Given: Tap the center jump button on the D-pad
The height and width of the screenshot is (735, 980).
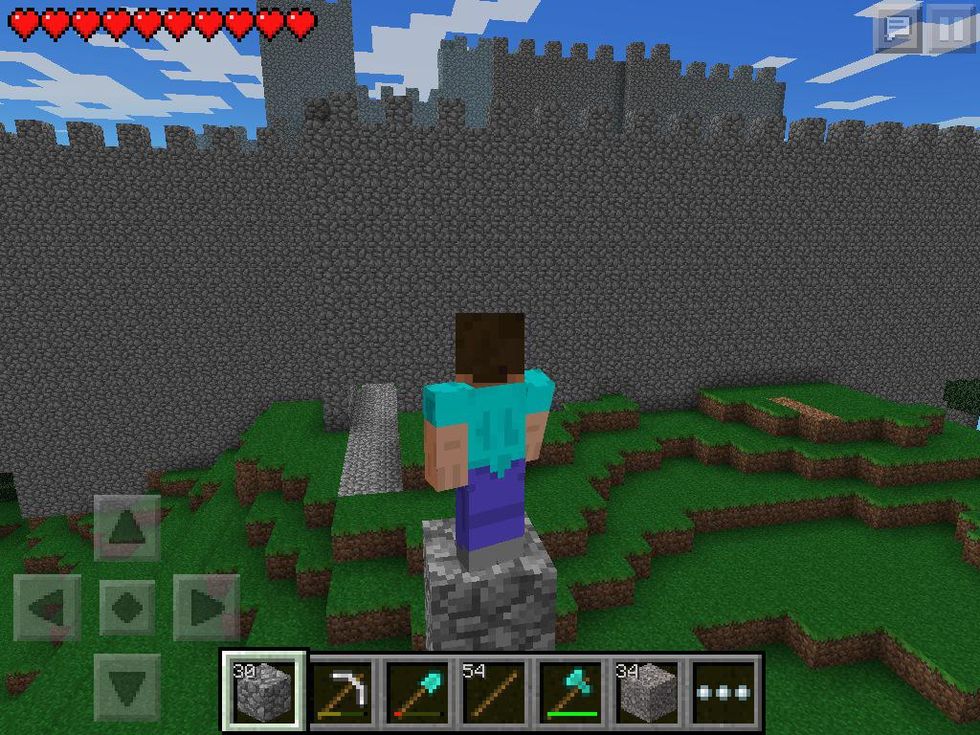Looking at the screenshot, I should 127,607.
